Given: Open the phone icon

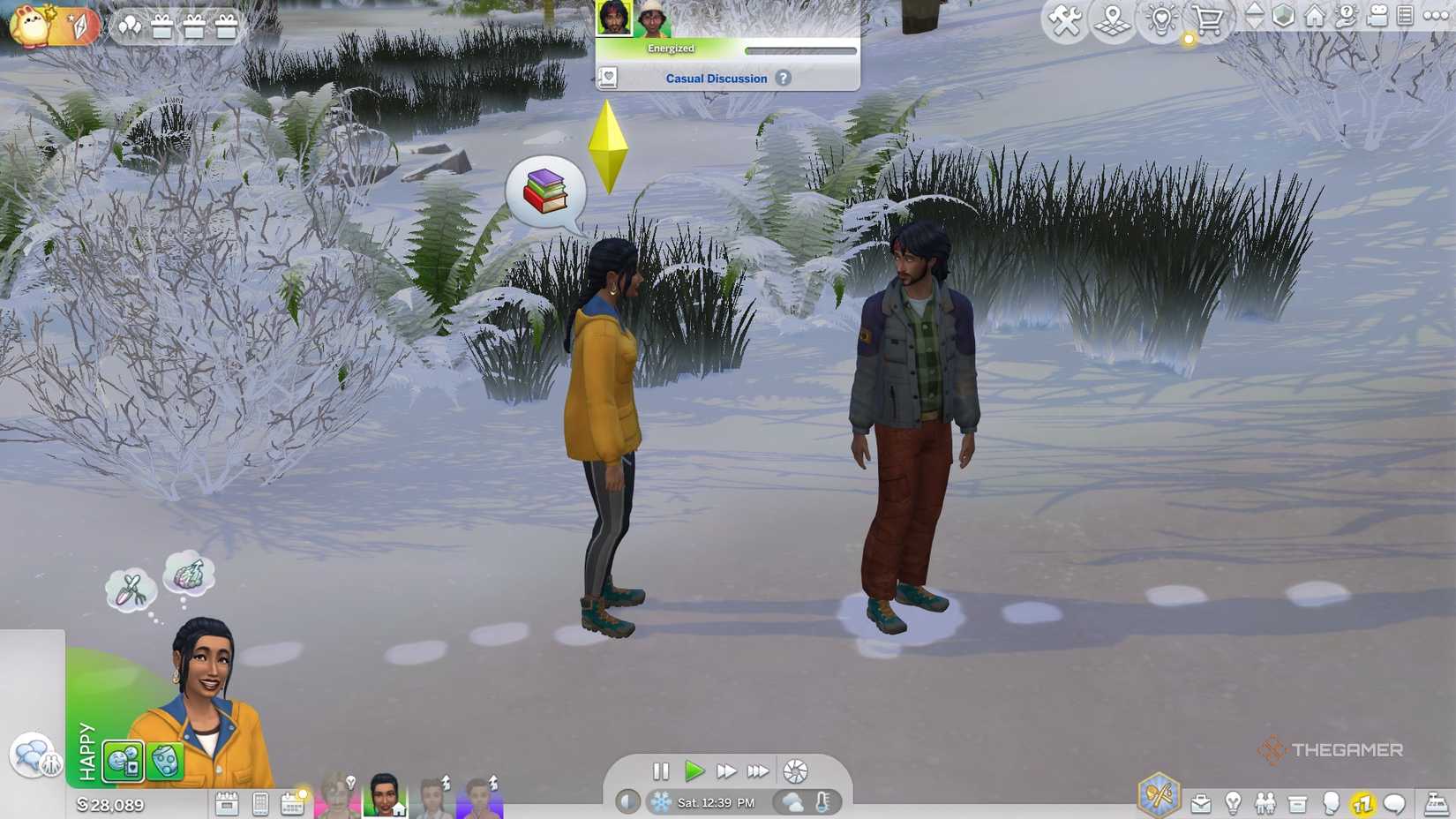Looking at the screenshot, I should [x=260, y=803].
